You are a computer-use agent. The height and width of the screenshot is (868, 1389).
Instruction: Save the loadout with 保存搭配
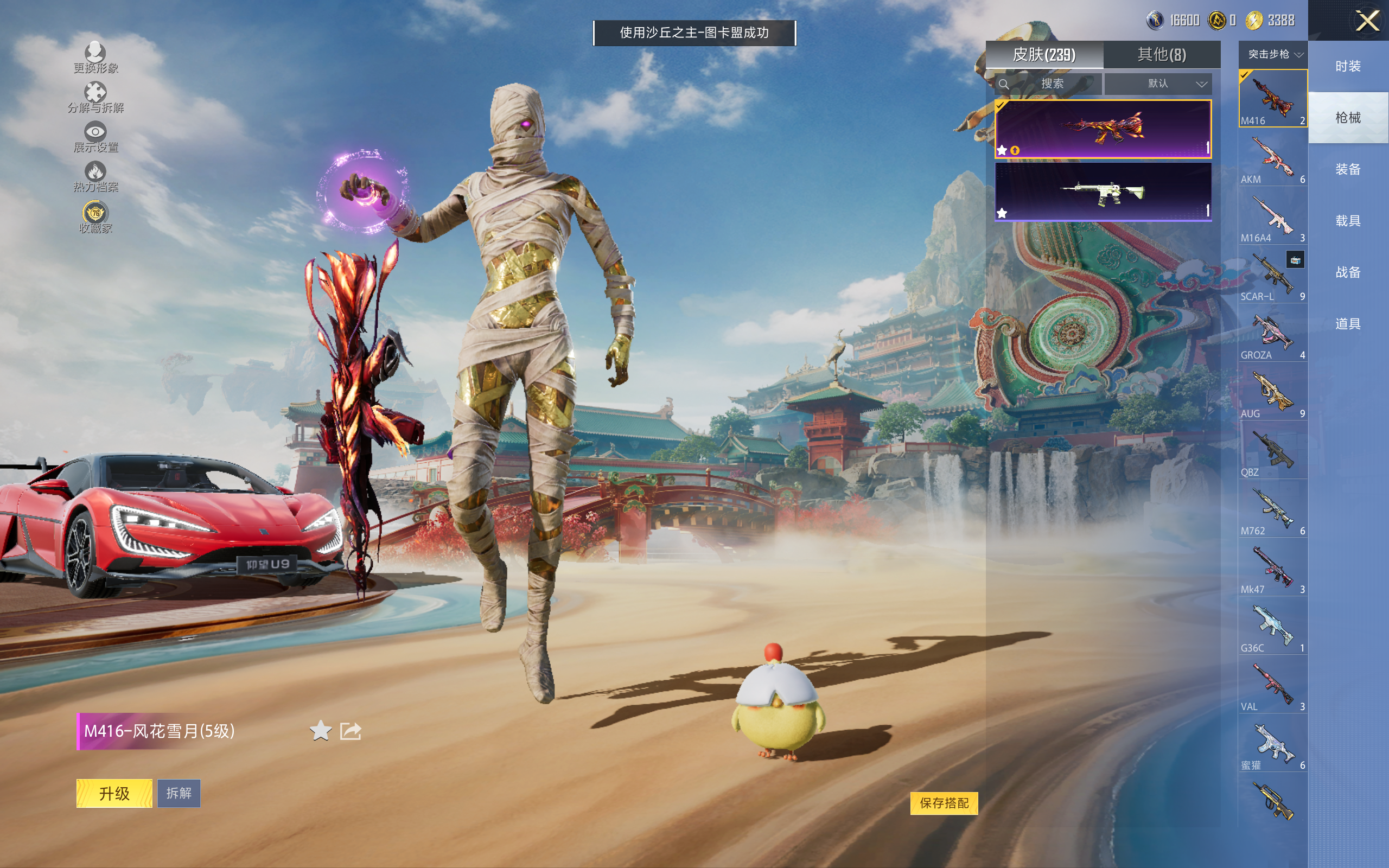tap(944, 802)
